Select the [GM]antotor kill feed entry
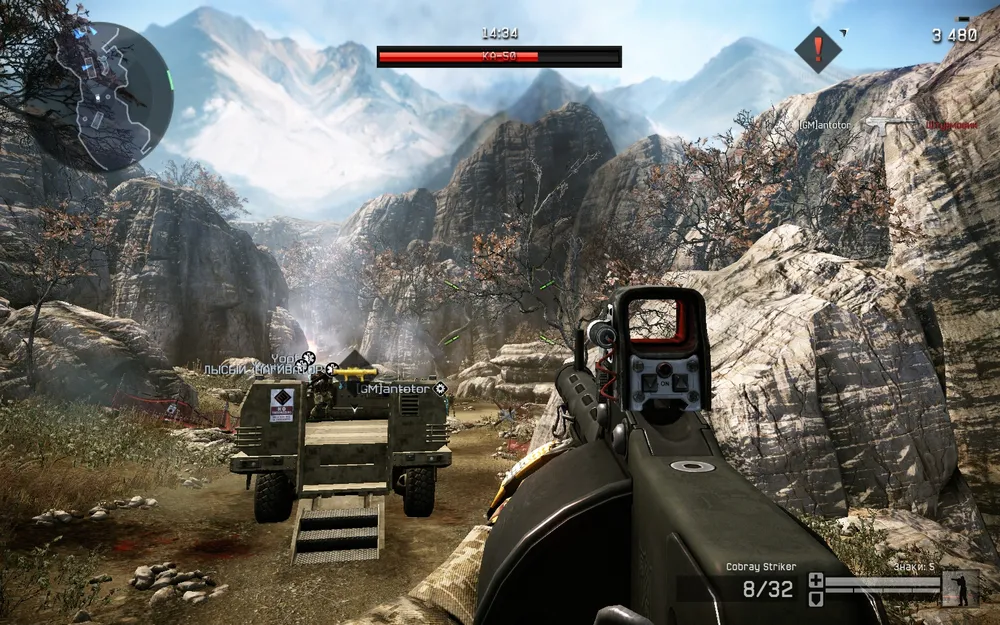This screenshot has width=1000, height=625. (x=826, y=124)
